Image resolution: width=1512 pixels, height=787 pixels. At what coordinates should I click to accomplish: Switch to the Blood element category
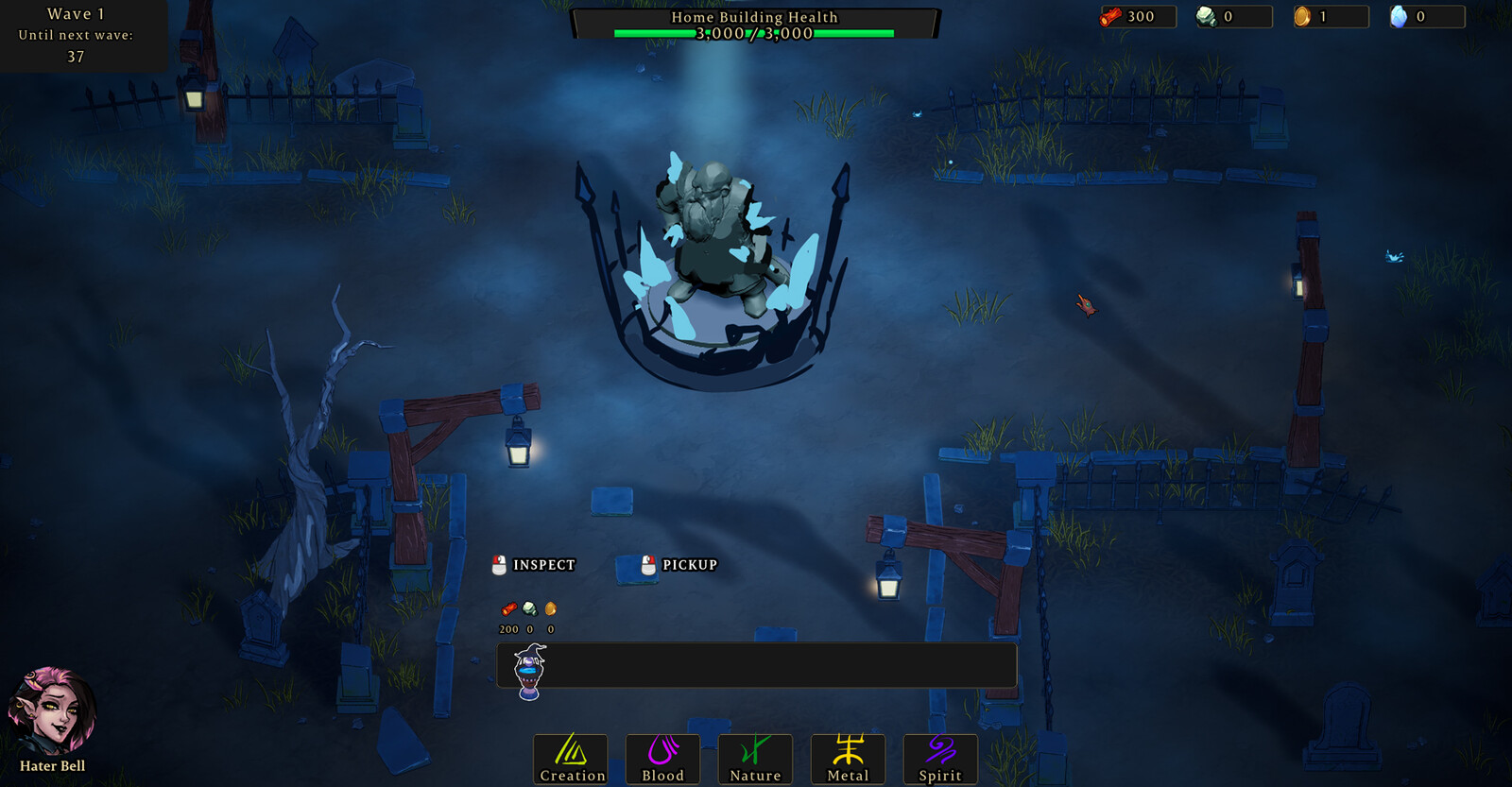pos(662,759)
